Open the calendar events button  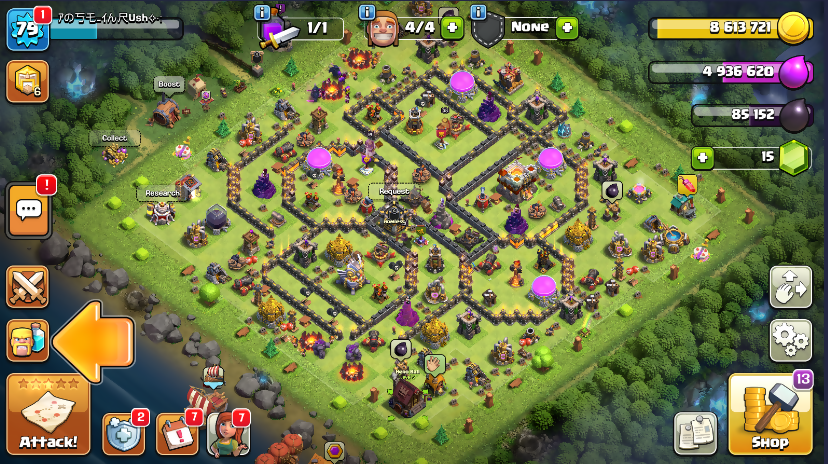(x=176, y=434)
